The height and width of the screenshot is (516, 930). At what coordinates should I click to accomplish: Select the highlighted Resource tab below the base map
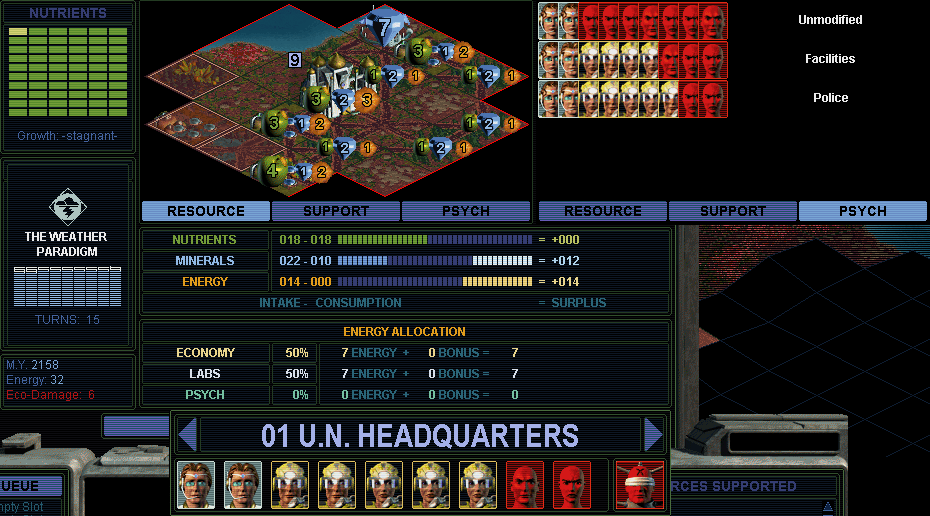(x=206, y=211)
